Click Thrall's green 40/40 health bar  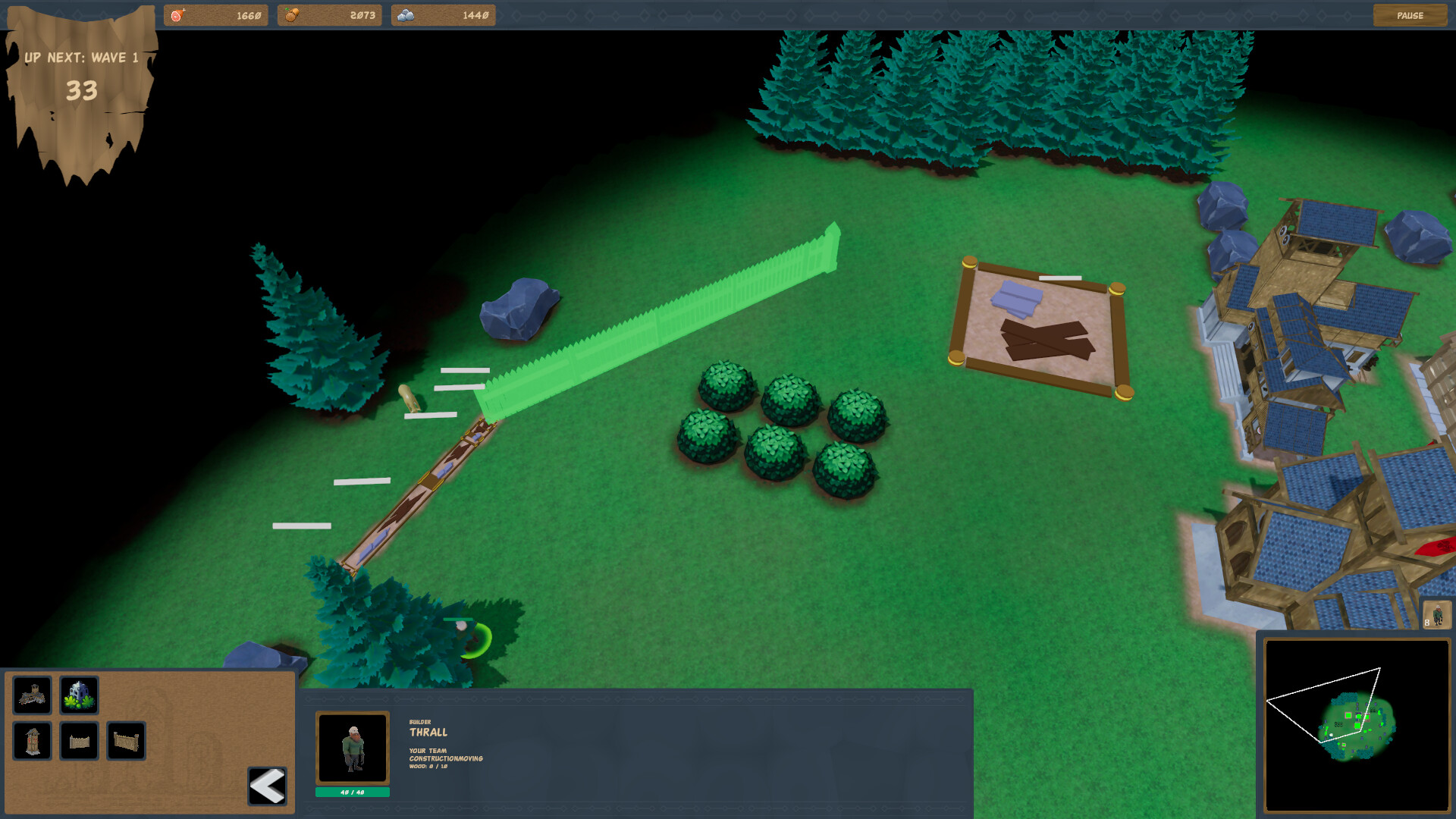353,790
